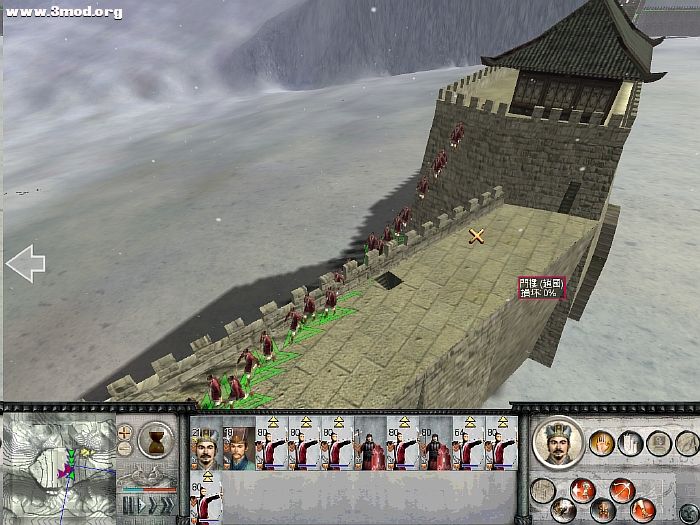Pause the battle with the pause button
Image resolution: width=700 pixels, height=525 pixels.
click(127, 506)
